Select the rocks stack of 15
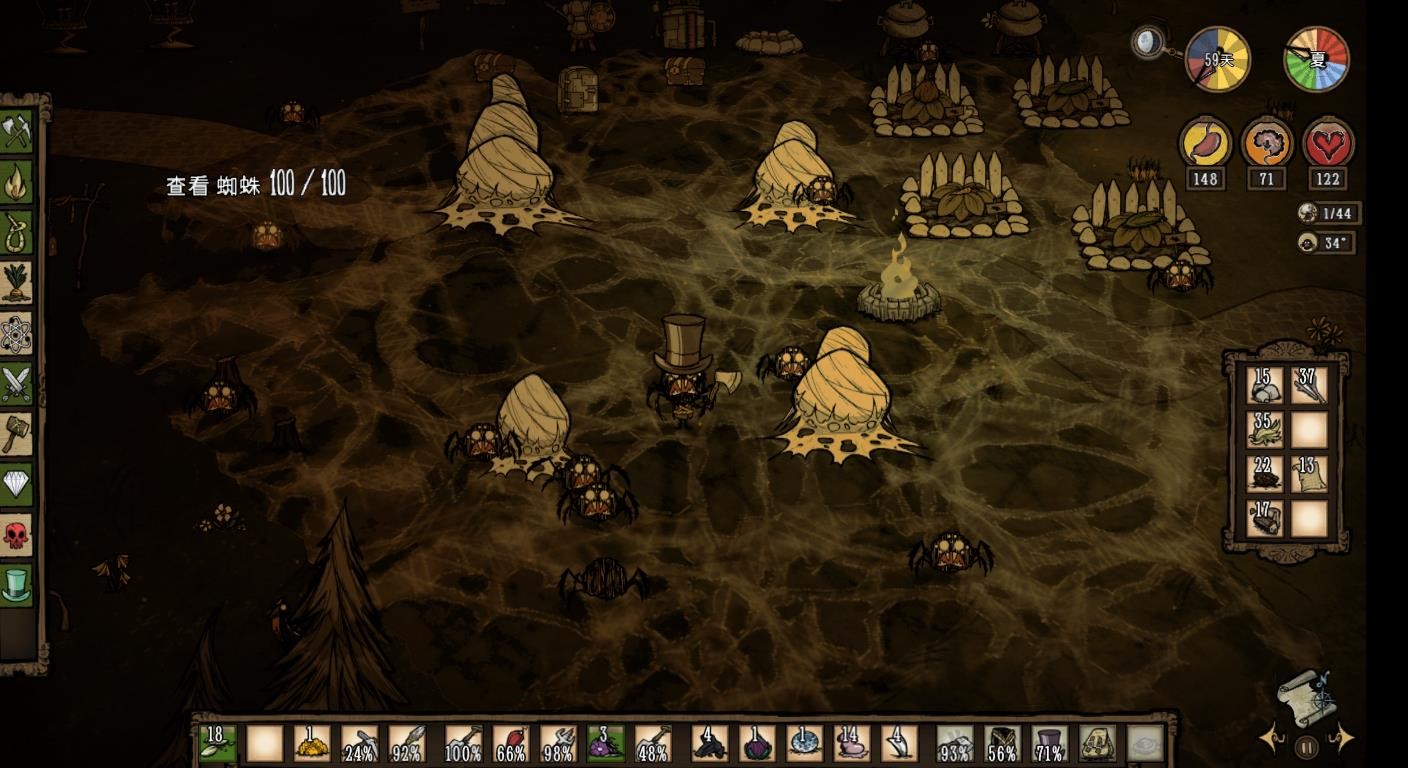Screen dimensions: 1408x768 click(x=1264, y=385)
